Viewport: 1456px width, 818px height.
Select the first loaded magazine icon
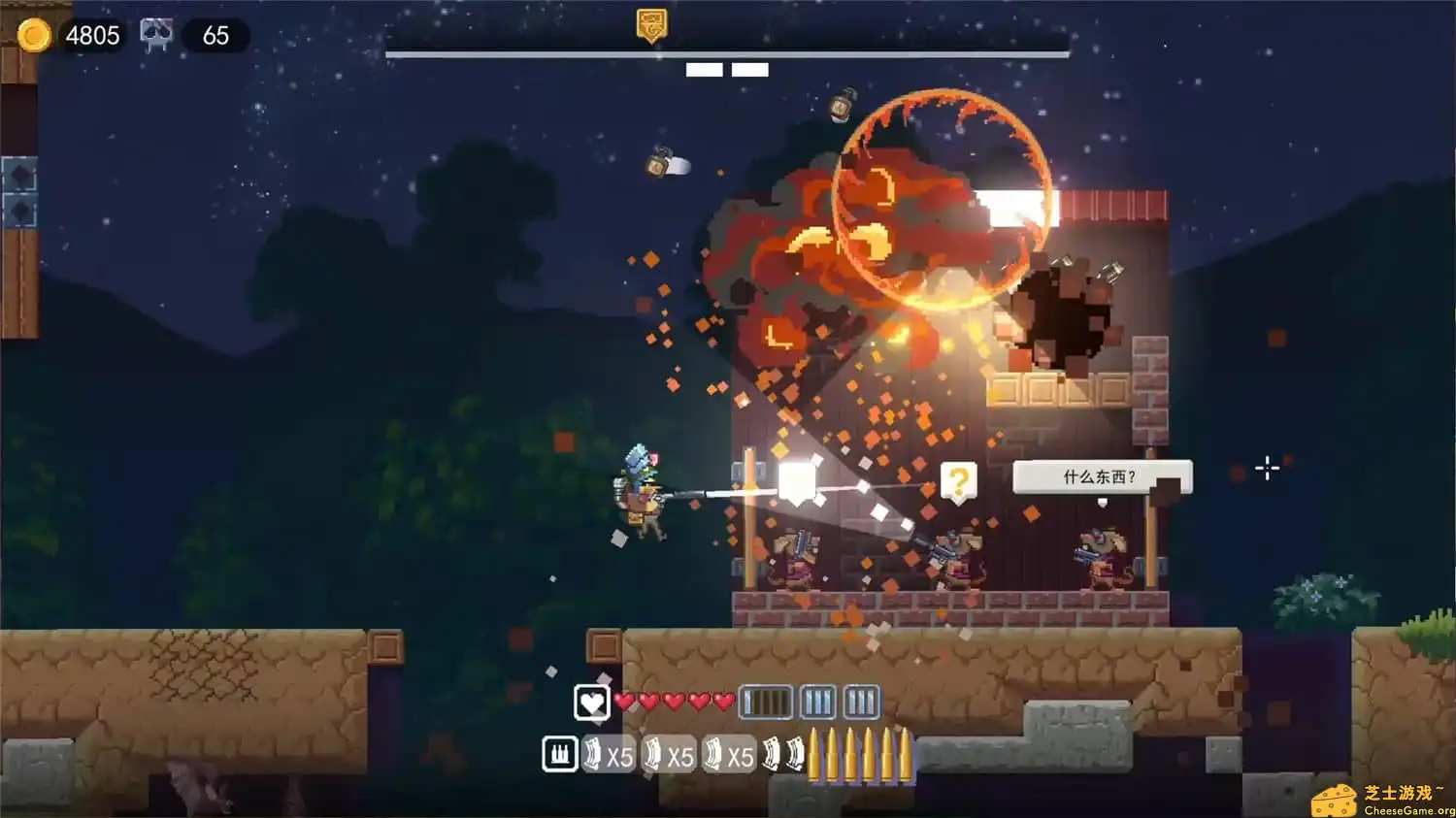(x=767, y=701)
